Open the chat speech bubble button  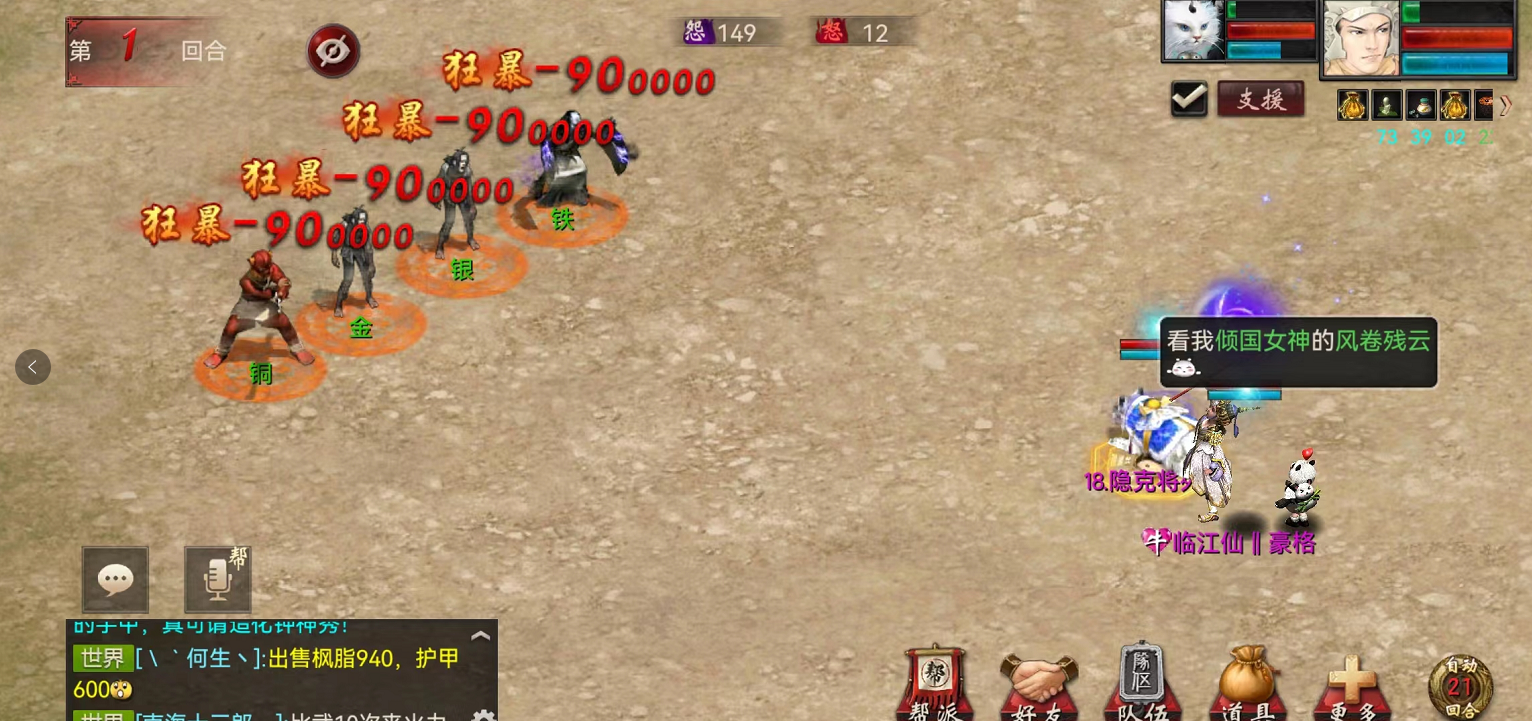pyautogui.click(x=116, y=579)
